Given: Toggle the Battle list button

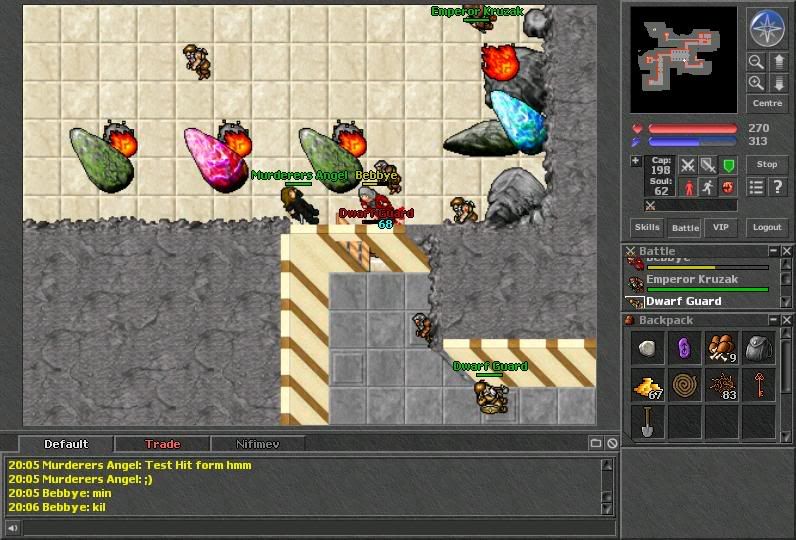Looking at the screenshot, I should click(685, 228).
